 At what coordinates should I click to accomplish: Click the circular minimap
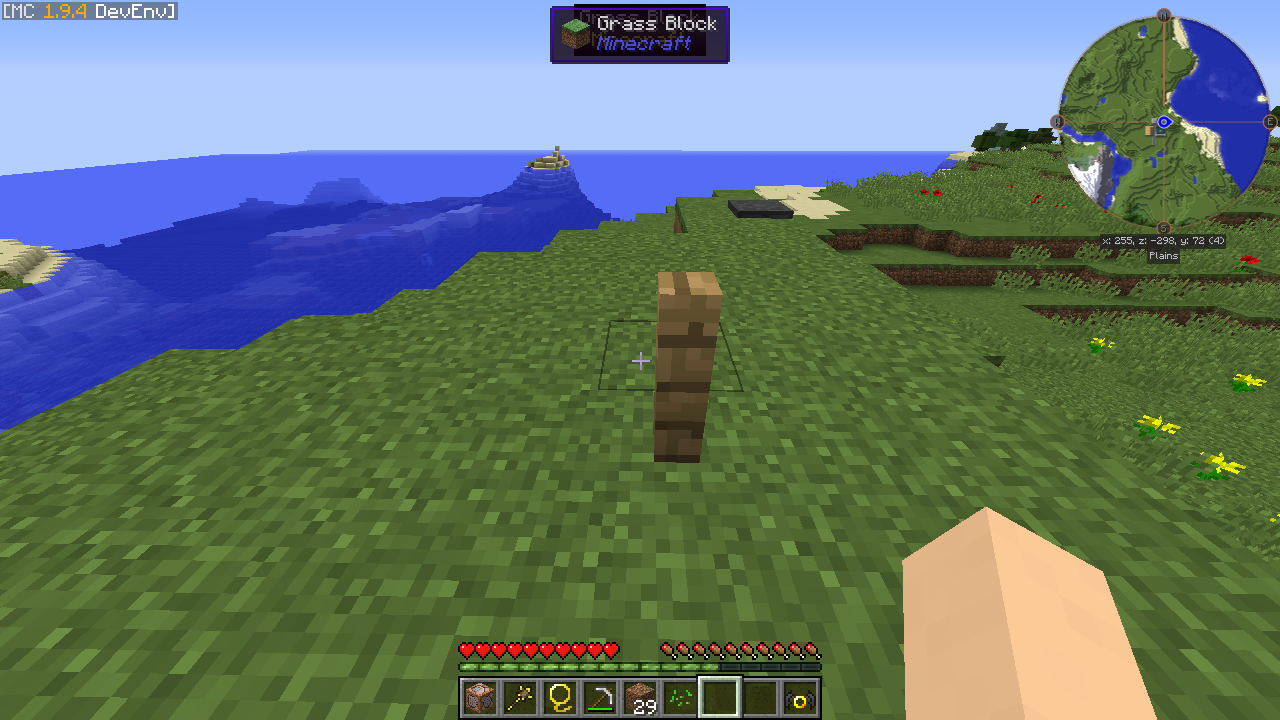(1164, 122)
